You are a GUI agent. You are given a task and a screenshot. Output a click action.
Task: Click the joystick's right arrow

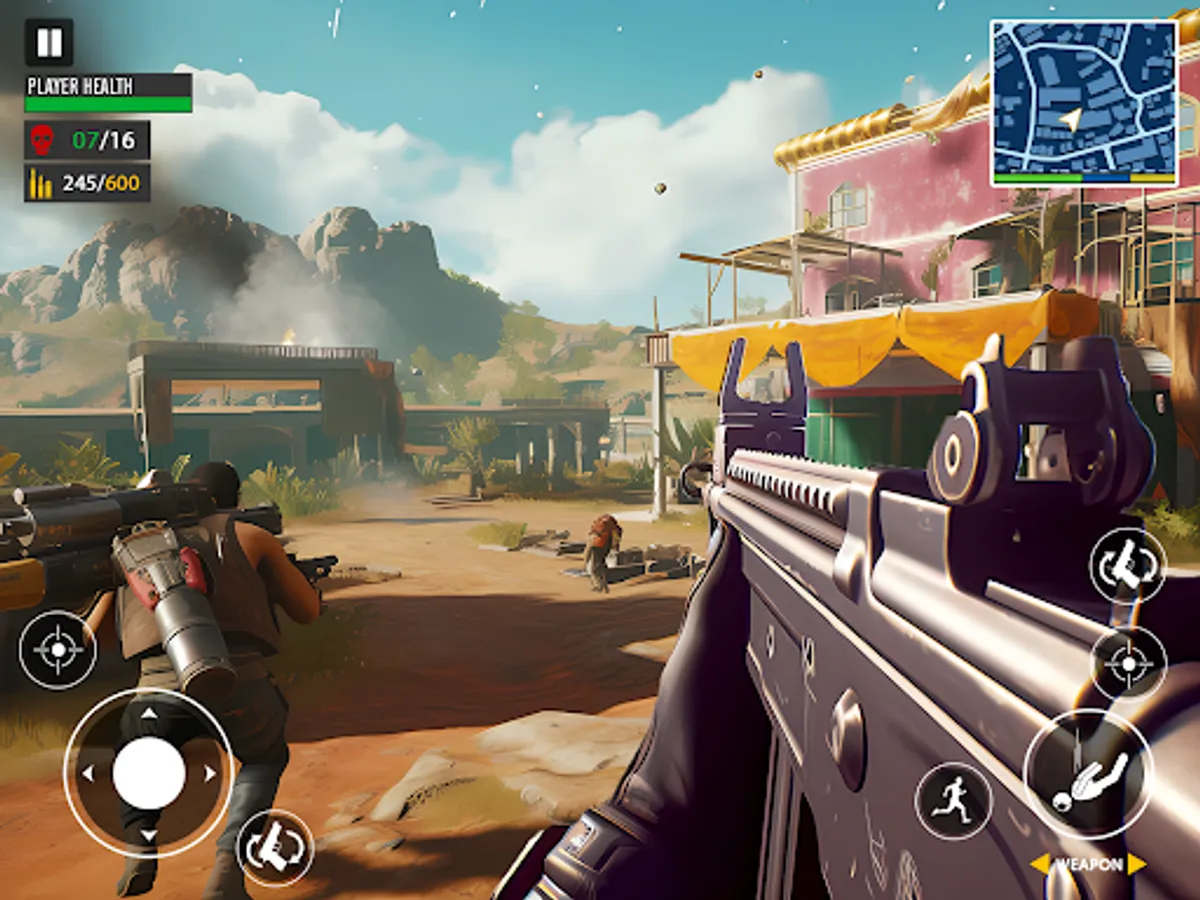tap(210, 773)
